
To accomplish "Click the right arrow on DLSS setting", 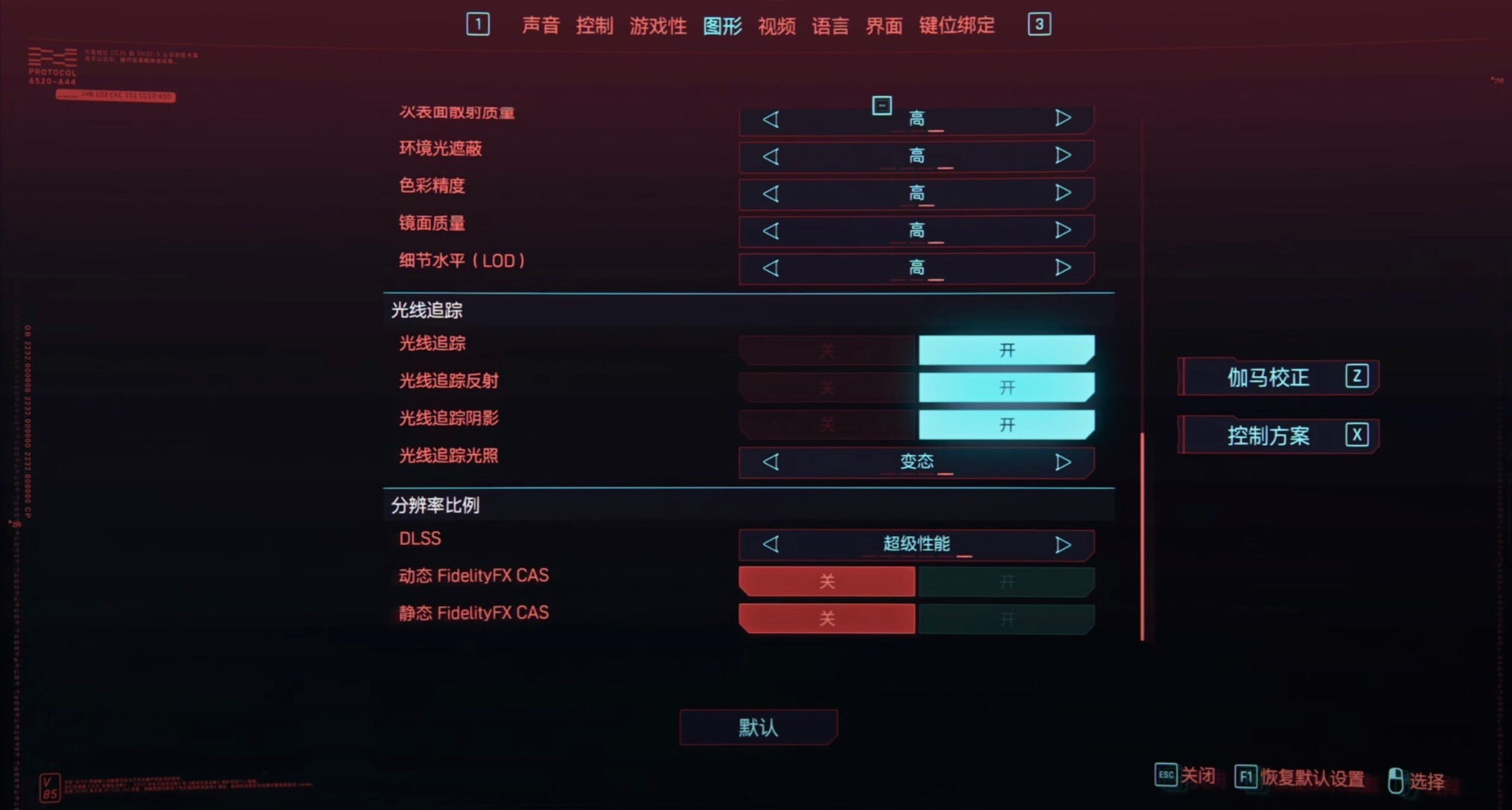I will click(1063, 544).
